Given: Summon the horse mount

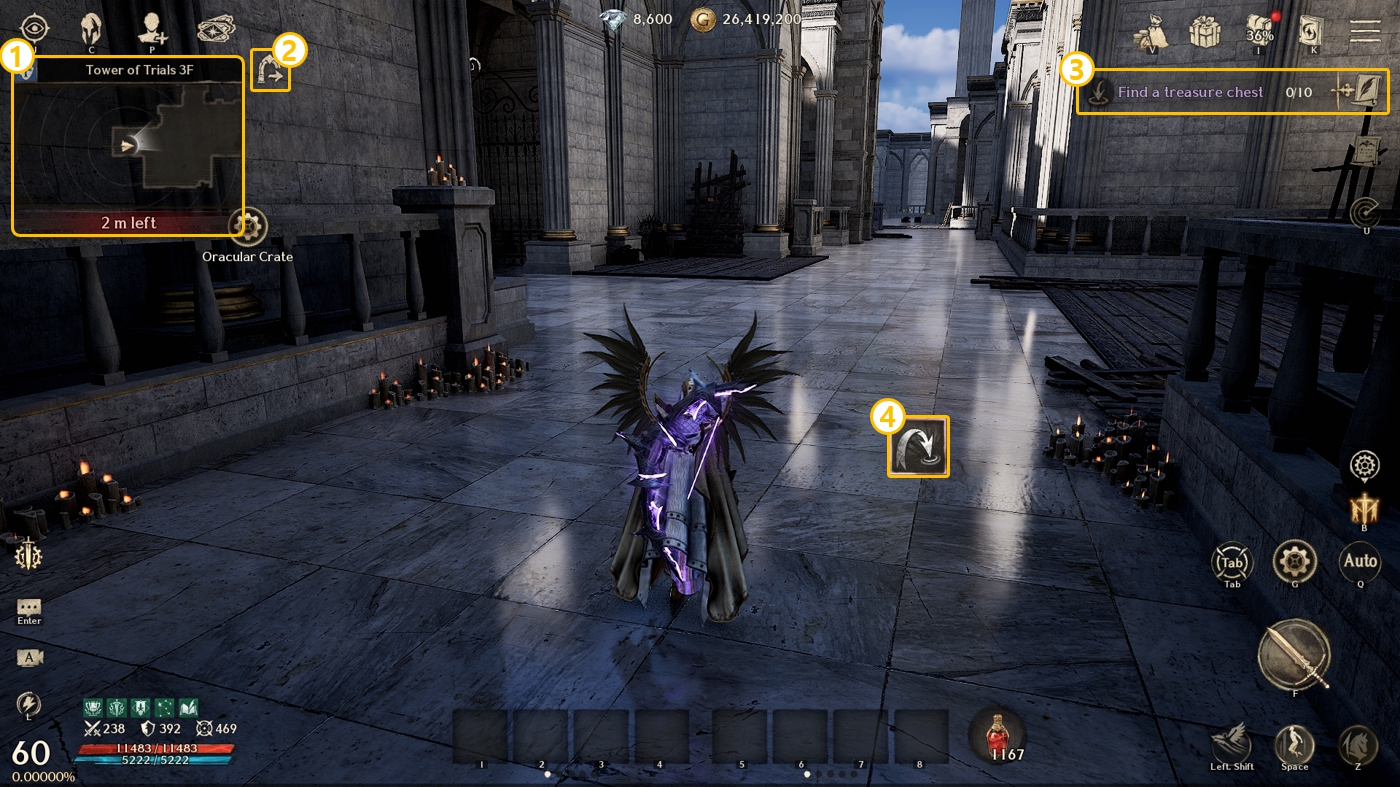Looking at the screenshot, I should pyautogui.click(x=1357, y=744).
